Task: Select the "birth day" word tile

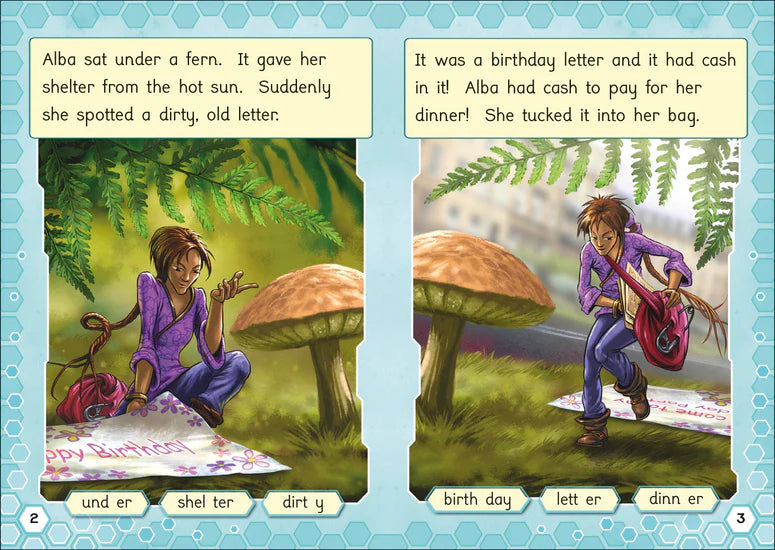Action: (x=477, y=499)
